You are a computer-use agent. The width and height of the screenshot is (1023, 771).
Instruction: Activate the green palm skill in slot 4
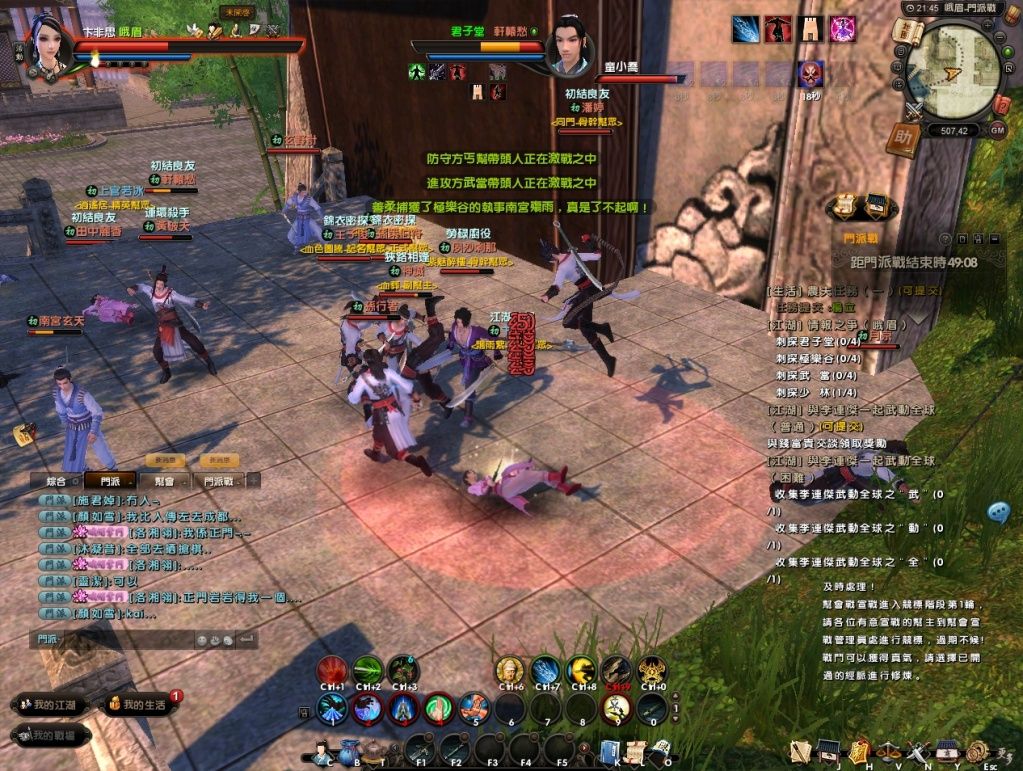click(x=438, y=708)
